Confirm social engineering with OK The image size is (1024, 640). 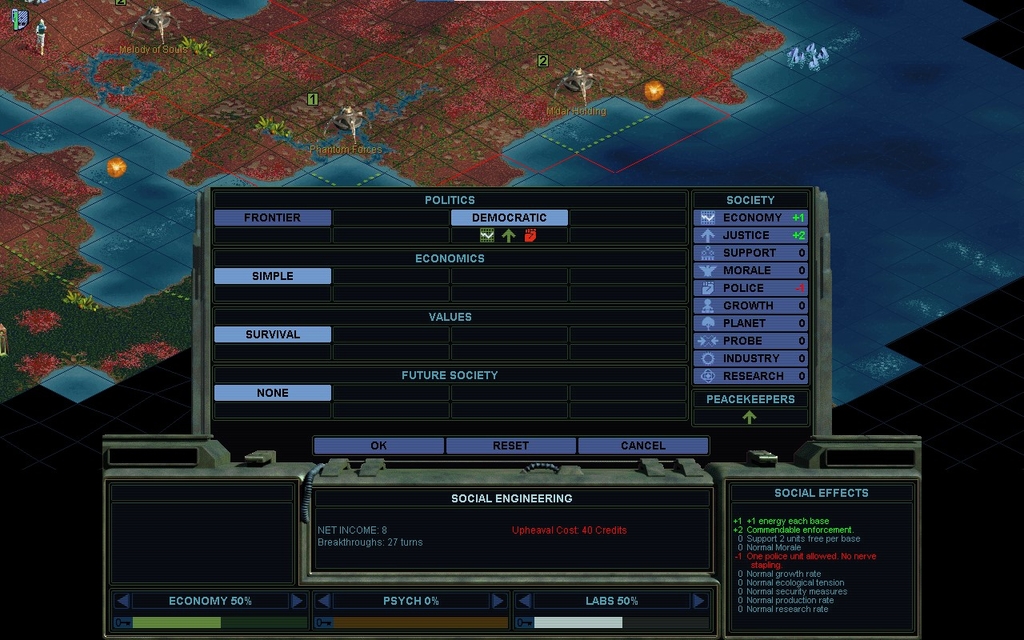pyautogui.click(x=378, y=446)
